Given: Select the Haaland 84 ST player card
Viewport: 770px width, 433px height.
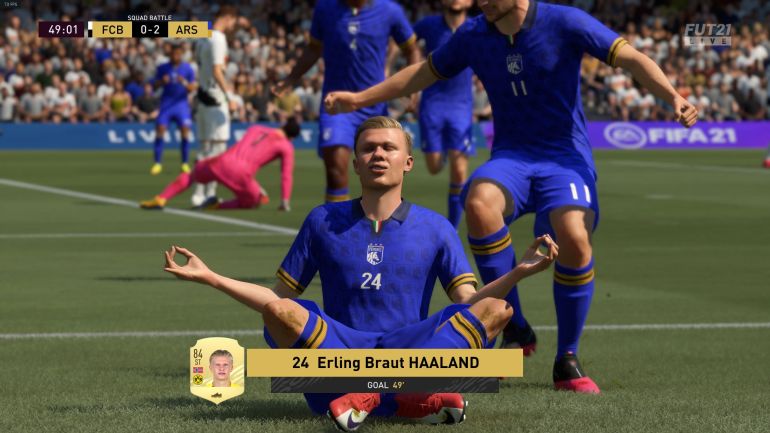Looking at the screenshot, I should 216,369.
